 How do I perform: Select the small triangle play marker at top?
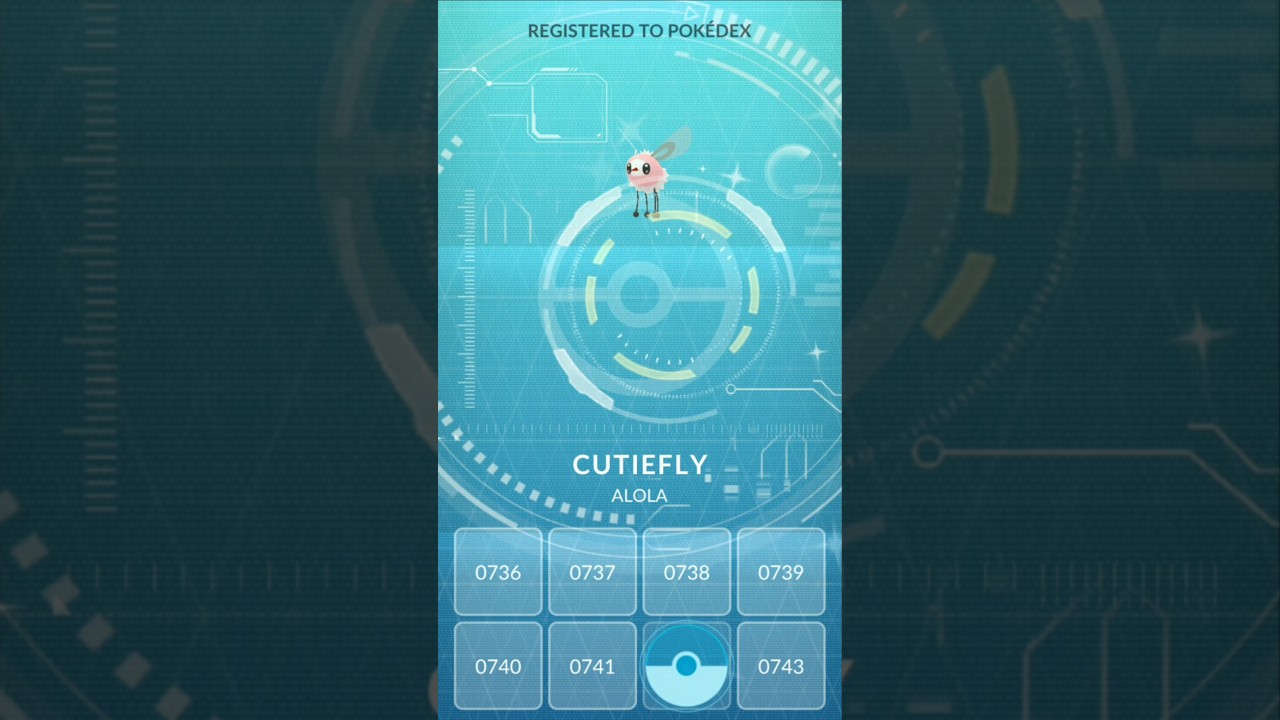[x=691, y=12]
